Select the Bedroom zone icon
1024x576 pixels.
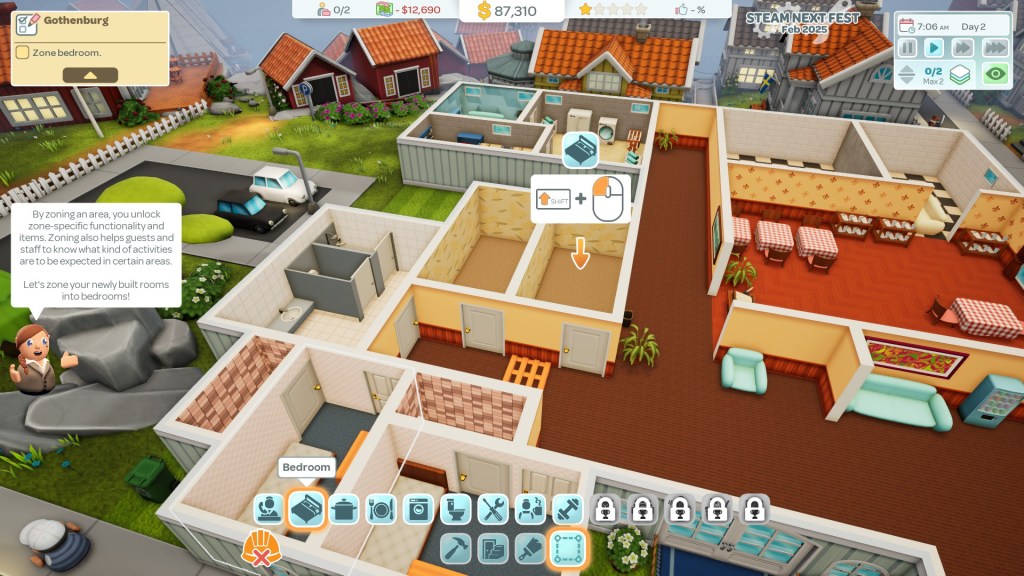click(x=306, y=509)
